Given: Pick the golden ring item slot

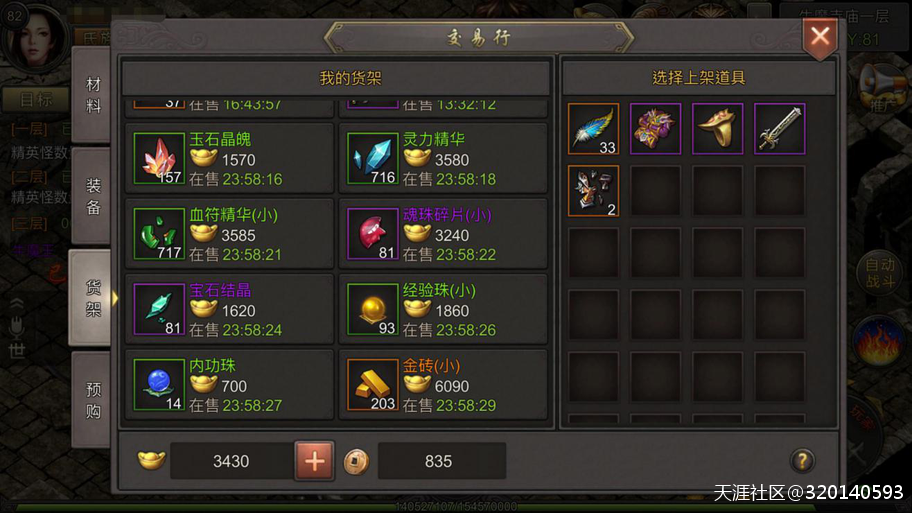Looking at the screenshot, I should [x=718, y=129].
